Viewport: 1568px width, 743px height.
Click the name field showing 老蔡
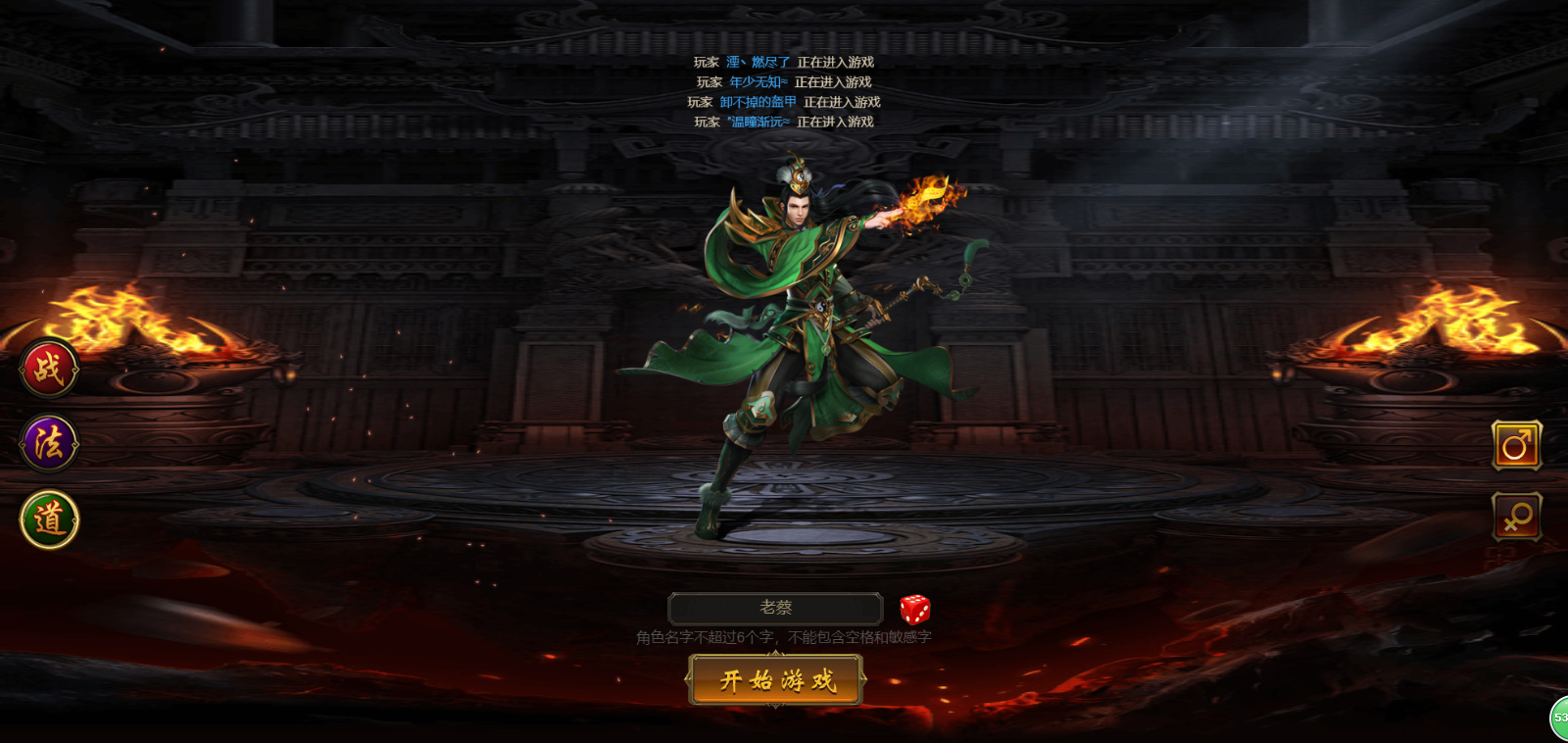tap(777, 608)
